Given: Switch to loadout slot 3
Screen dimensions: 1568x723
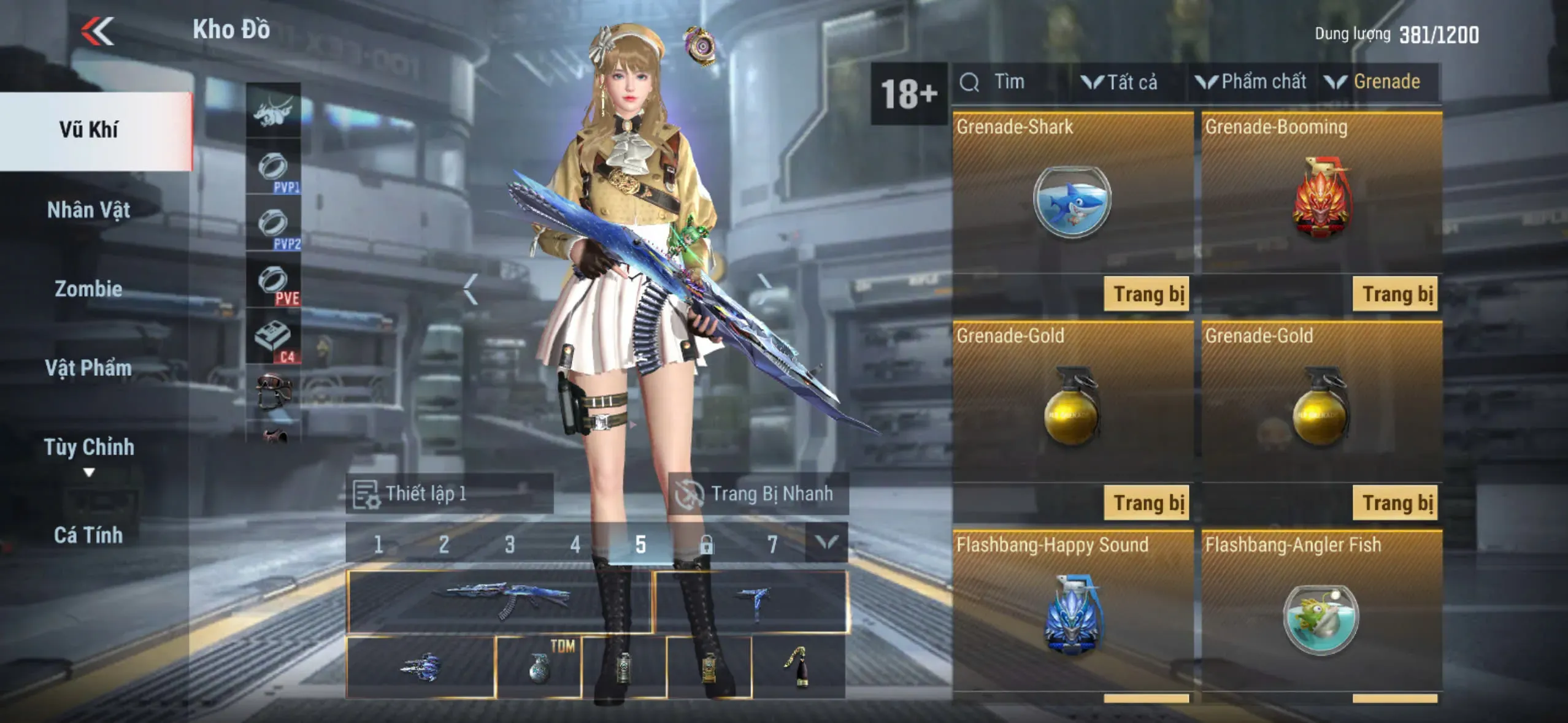Looking at the screenshot, I should pyautogui.click(x=509, y=544).
